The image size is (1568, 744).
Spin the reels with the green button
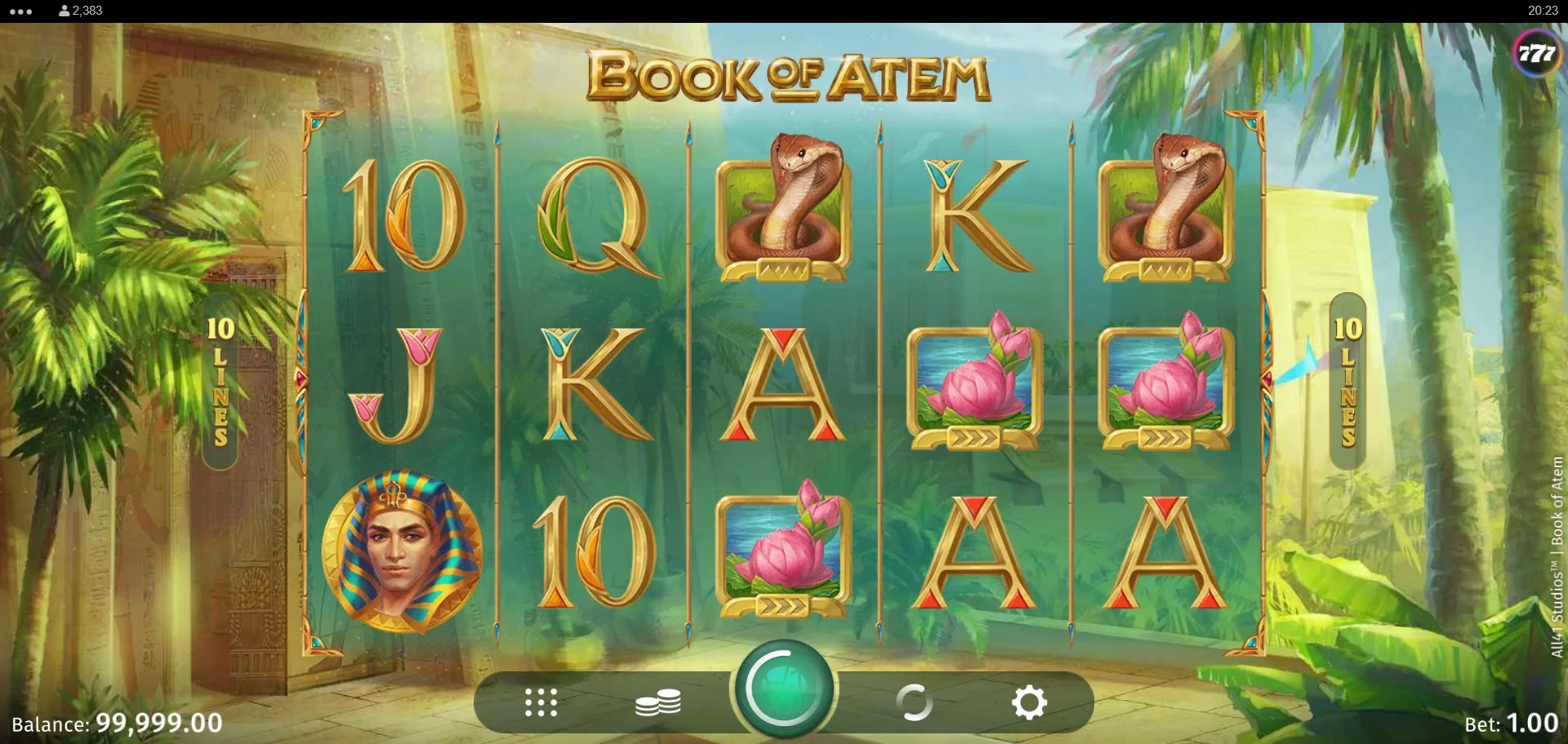coord(783,688)
